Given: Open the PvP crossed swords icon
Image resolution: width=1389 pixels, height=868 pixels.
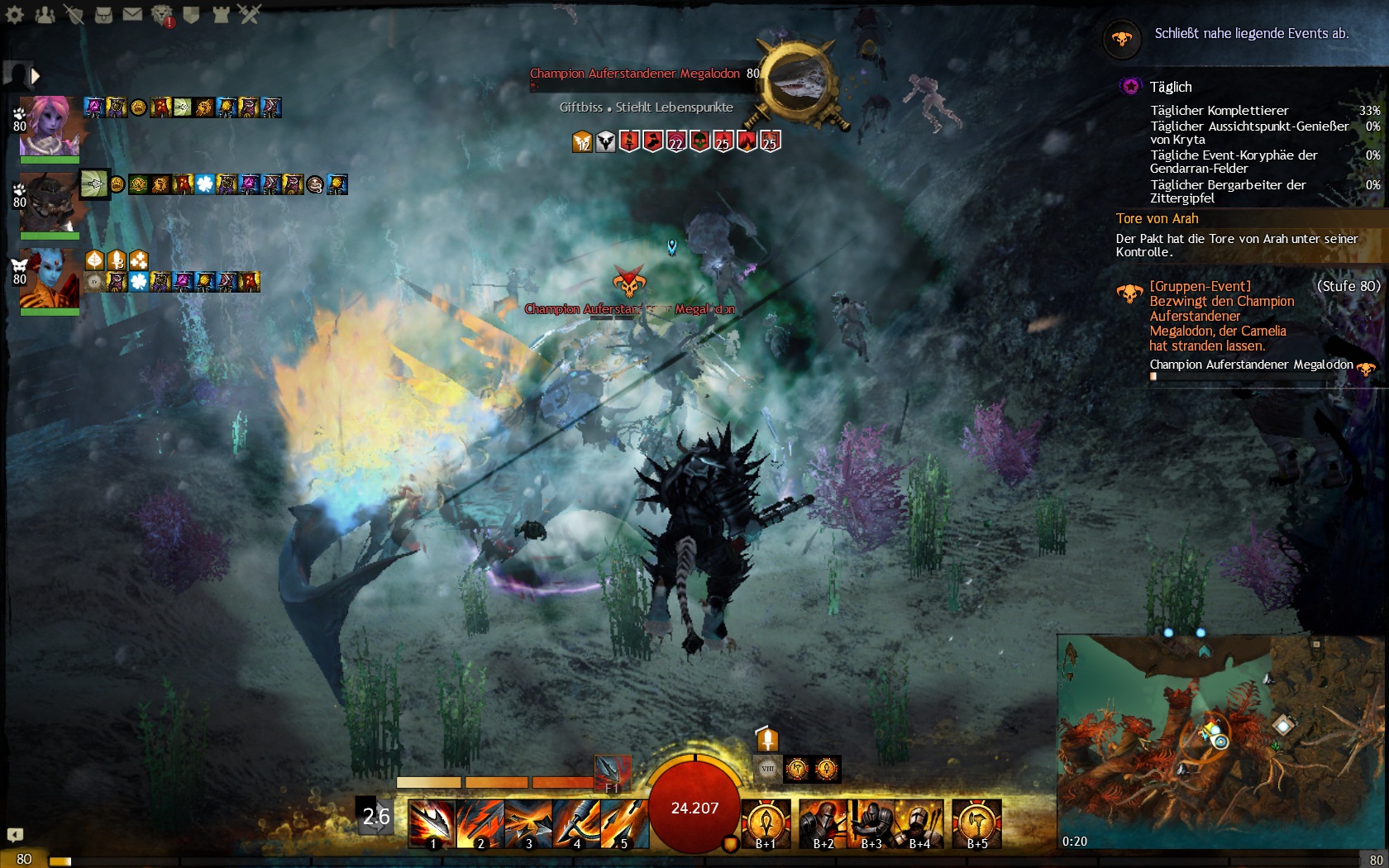Looking at the screenshot, I should 250,14.
